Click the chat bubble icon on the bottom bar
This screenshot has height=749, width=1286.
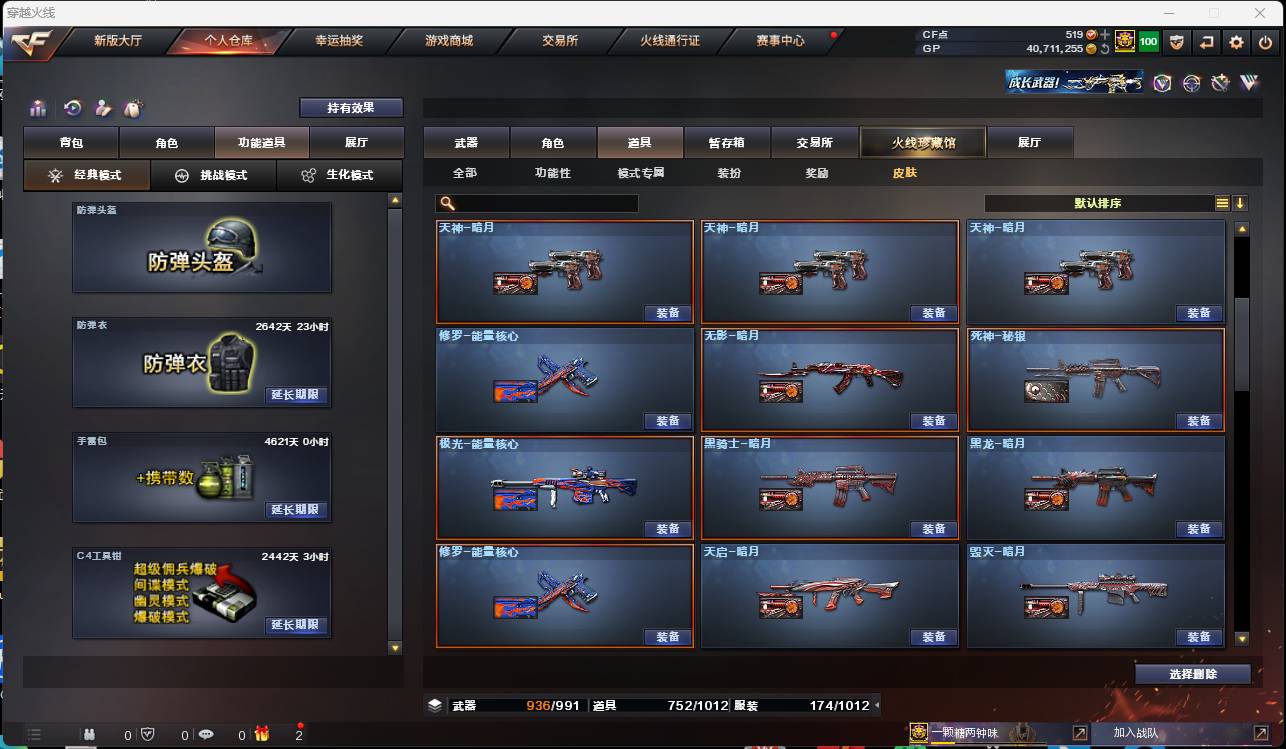207,735
